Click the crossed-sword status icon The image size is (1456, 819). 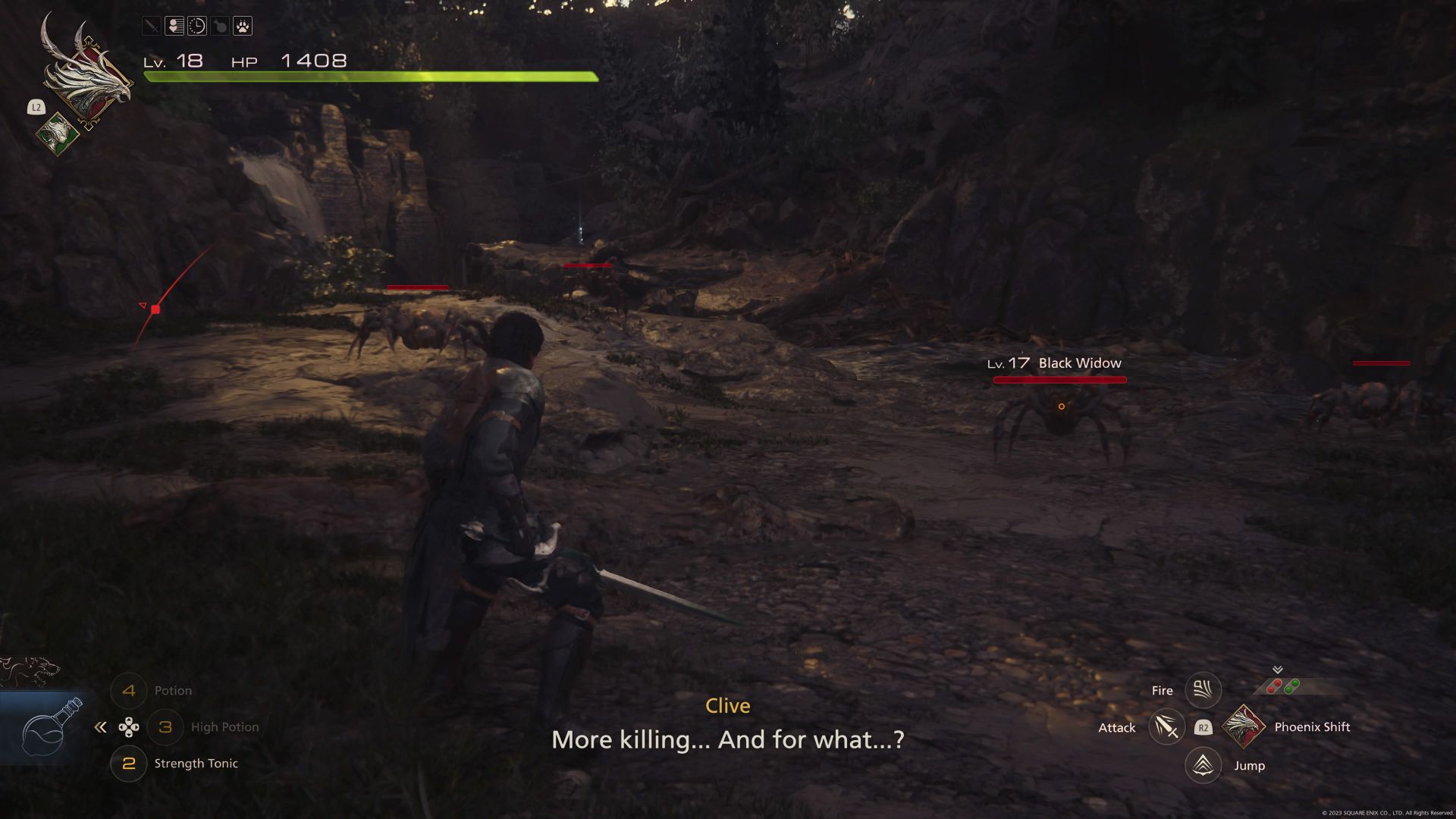click(x=152, y=27)
